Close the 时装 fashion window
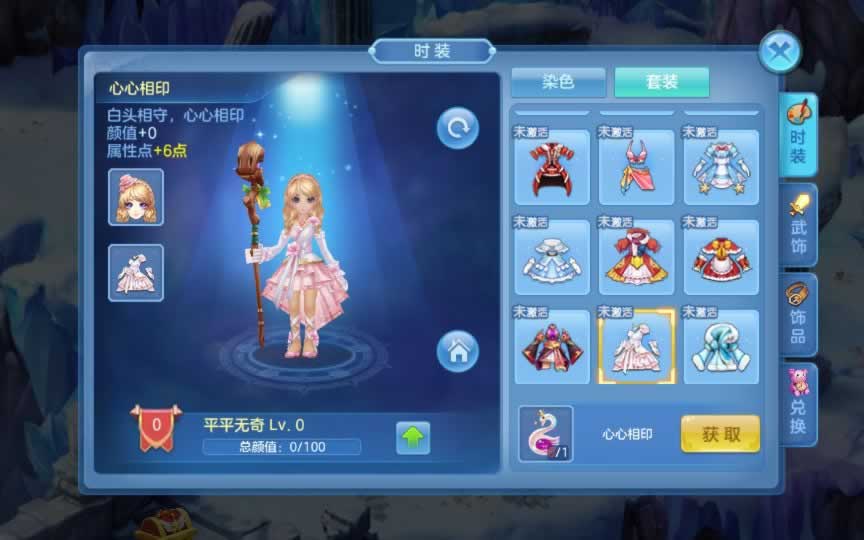The width and height of the screenshot is (864, 540). coord(780,51)
